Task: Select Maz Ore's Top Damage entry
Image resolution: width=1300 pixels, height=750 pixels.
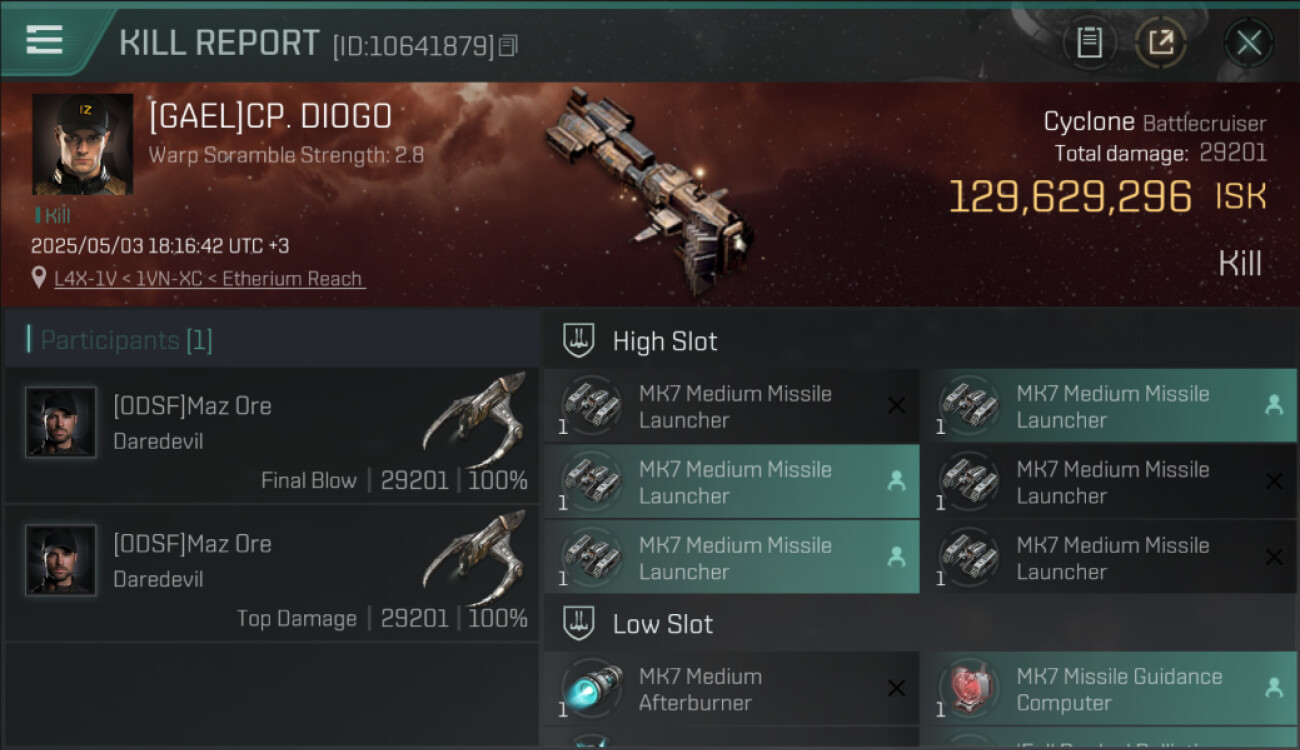Action: (x=272, y=572)
